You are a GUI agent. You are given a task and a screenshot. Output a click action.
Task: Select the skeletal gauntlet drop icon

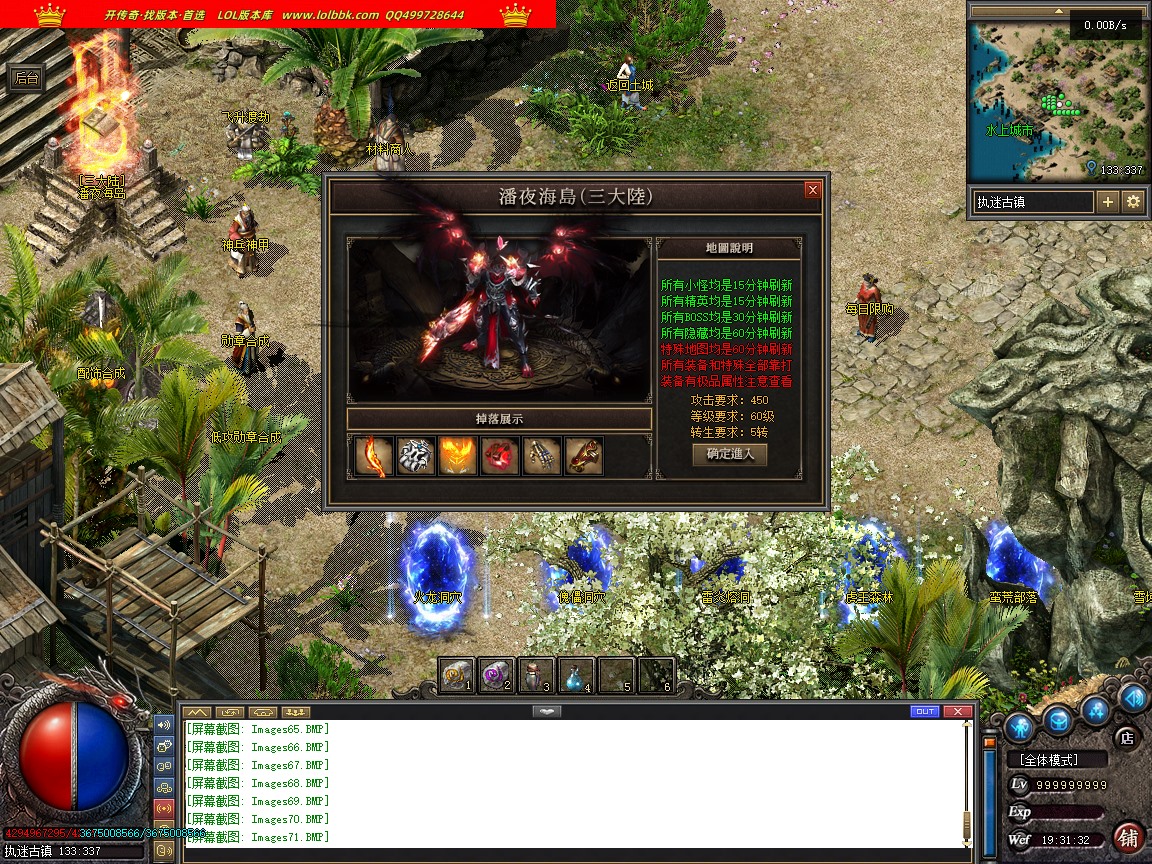point(541,456)
